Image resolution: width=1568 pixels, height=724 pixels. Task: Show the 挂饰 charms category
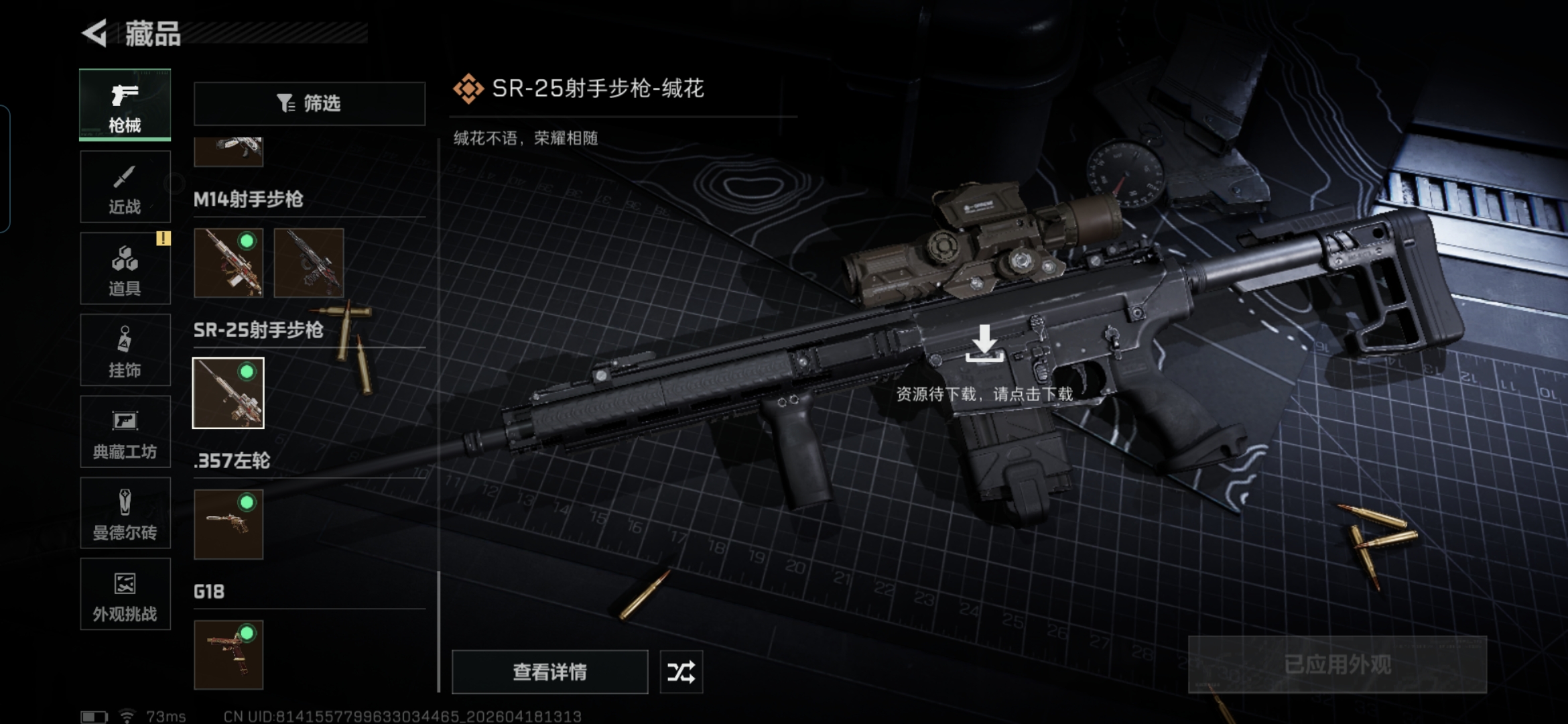coord(125,351)
